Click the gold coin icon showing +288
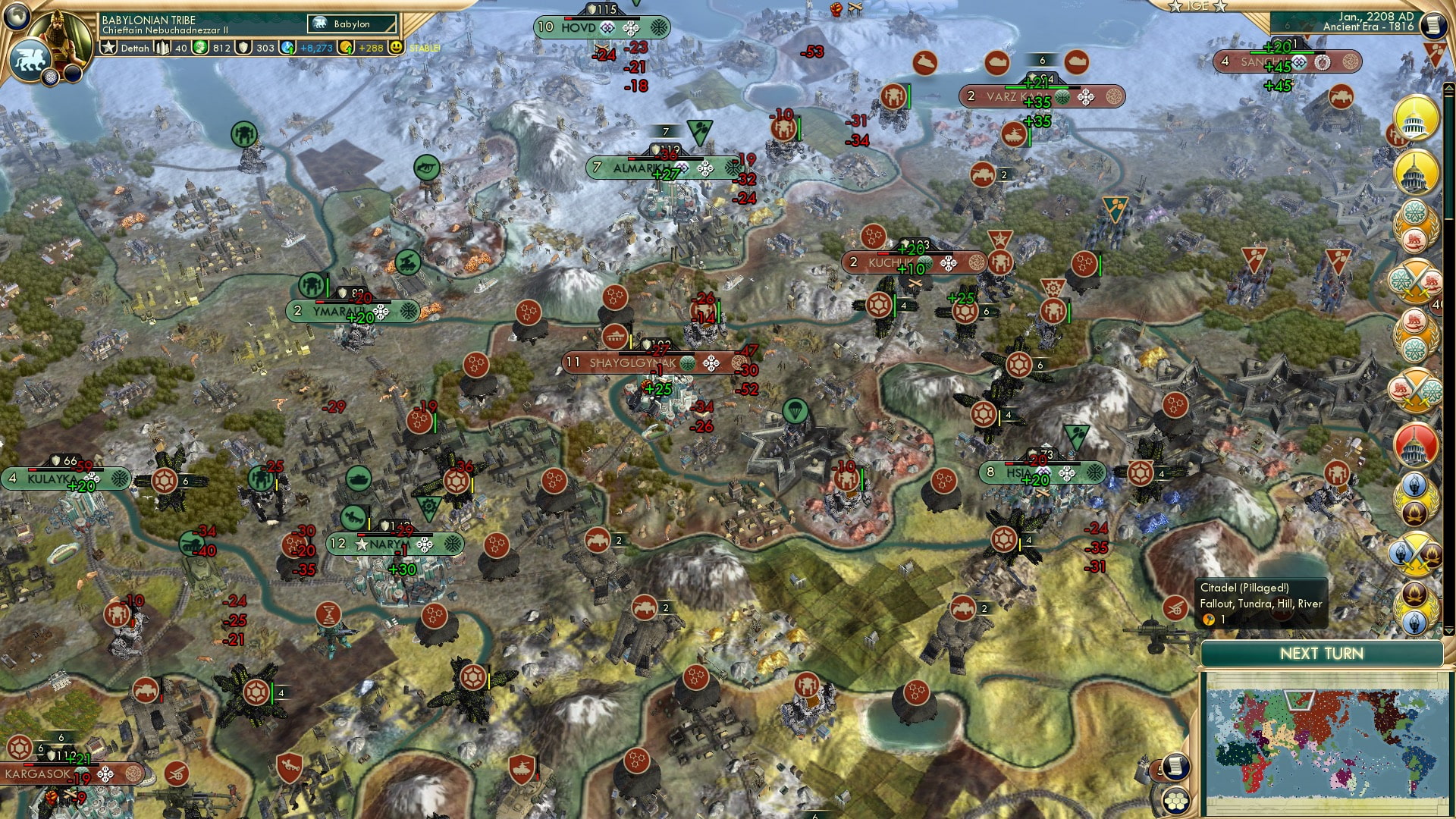Viewport: 1456px width, 819px height. (347, 46)
